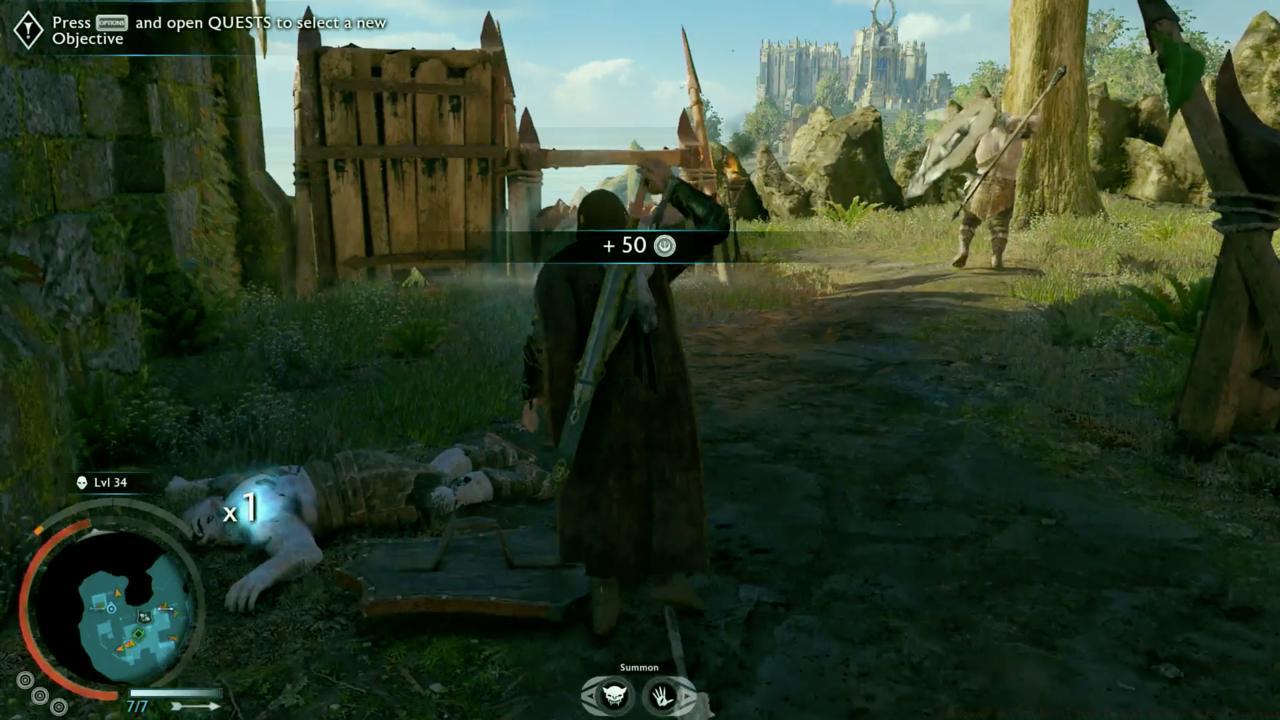Click the bottom concentric-circle icon near minimap

pos(59,707)
